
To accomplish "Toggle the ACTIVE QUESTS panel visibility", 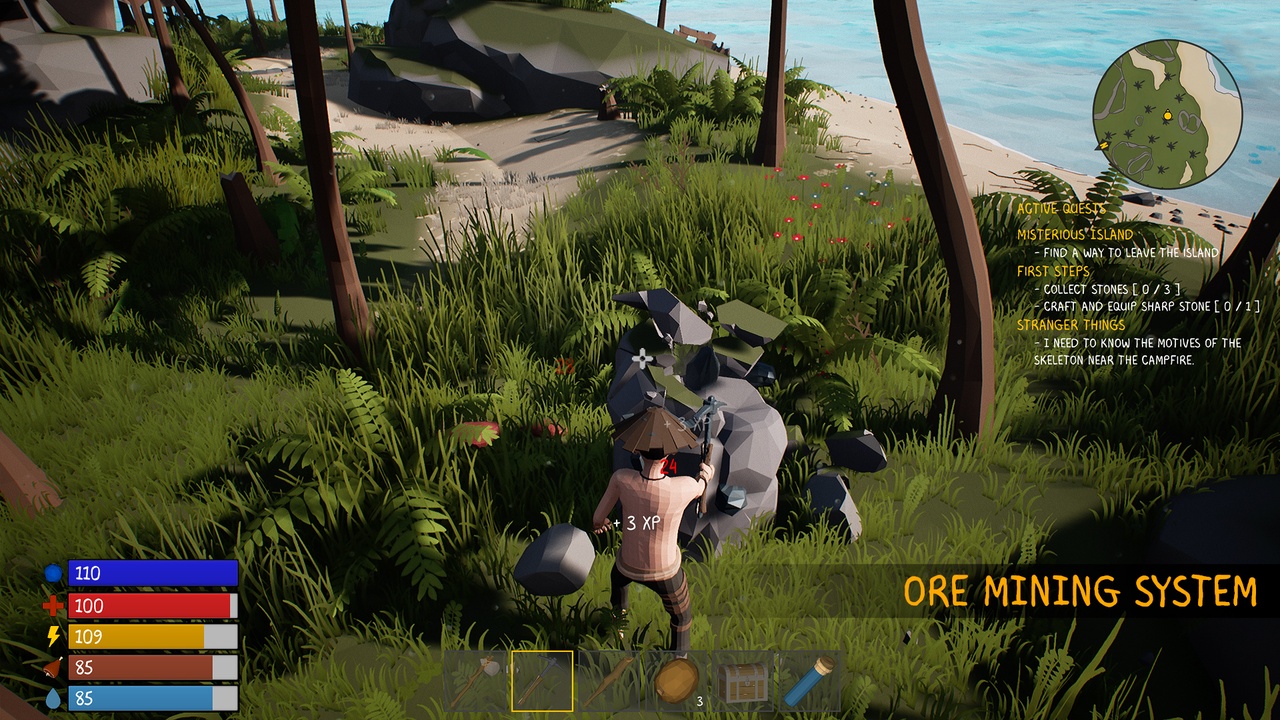I will pos(1062,210).
